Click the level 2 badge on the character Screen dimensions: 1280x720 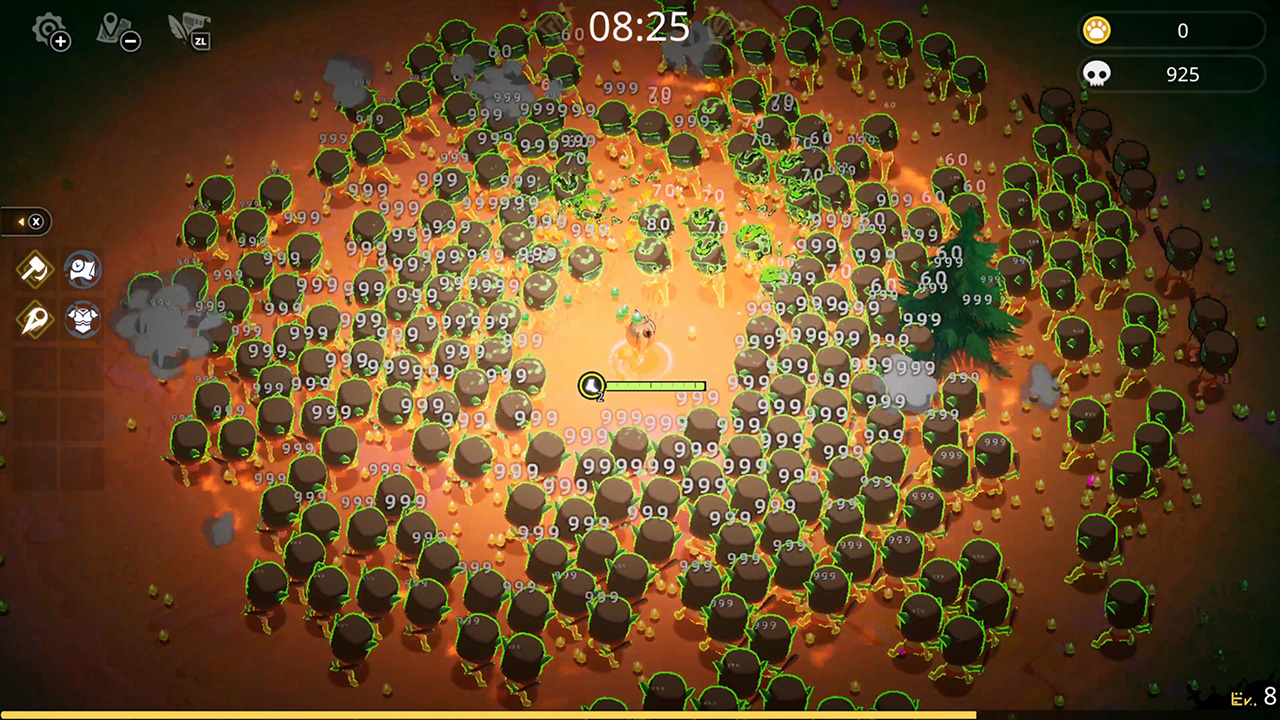[591, 386]
